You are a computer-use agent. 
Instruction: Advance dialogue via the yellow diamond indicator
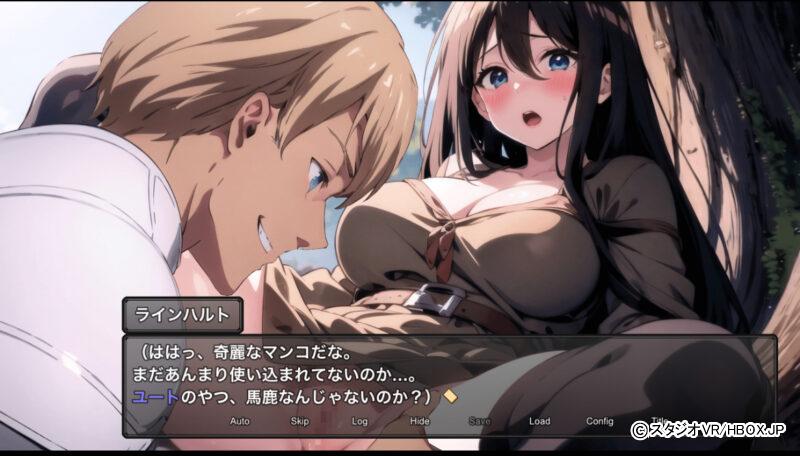pyautogui.click(x=450, y=396)
